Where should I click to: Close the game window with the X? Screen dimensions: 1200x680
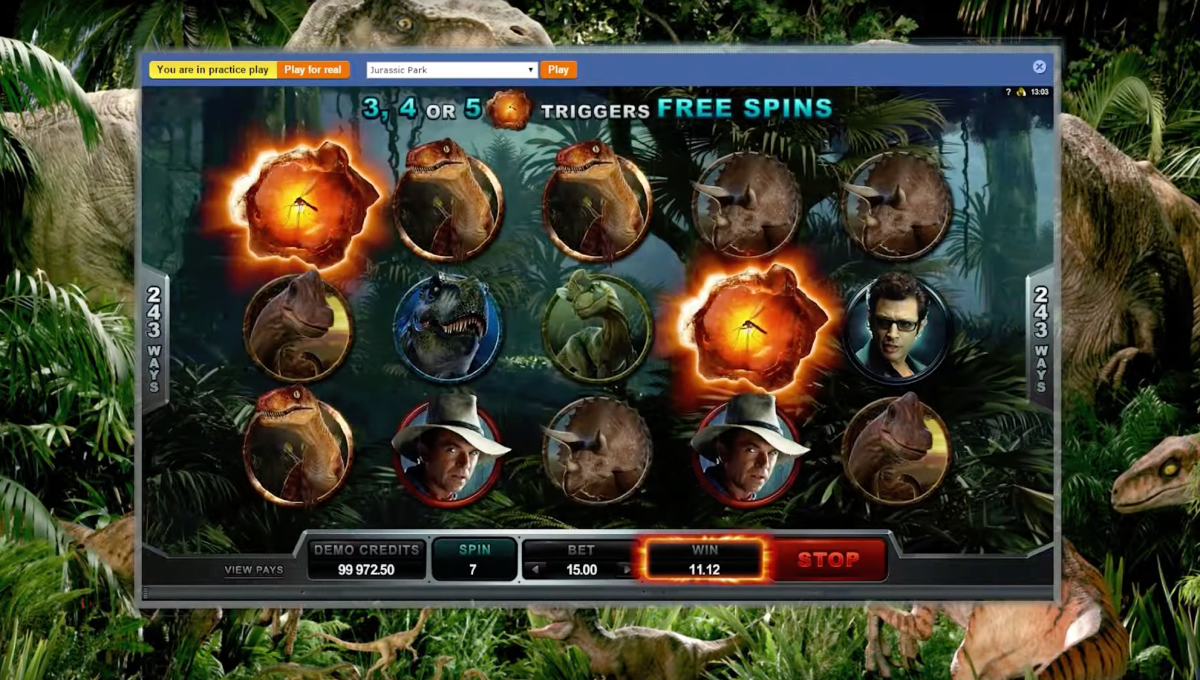point(1039,67)
